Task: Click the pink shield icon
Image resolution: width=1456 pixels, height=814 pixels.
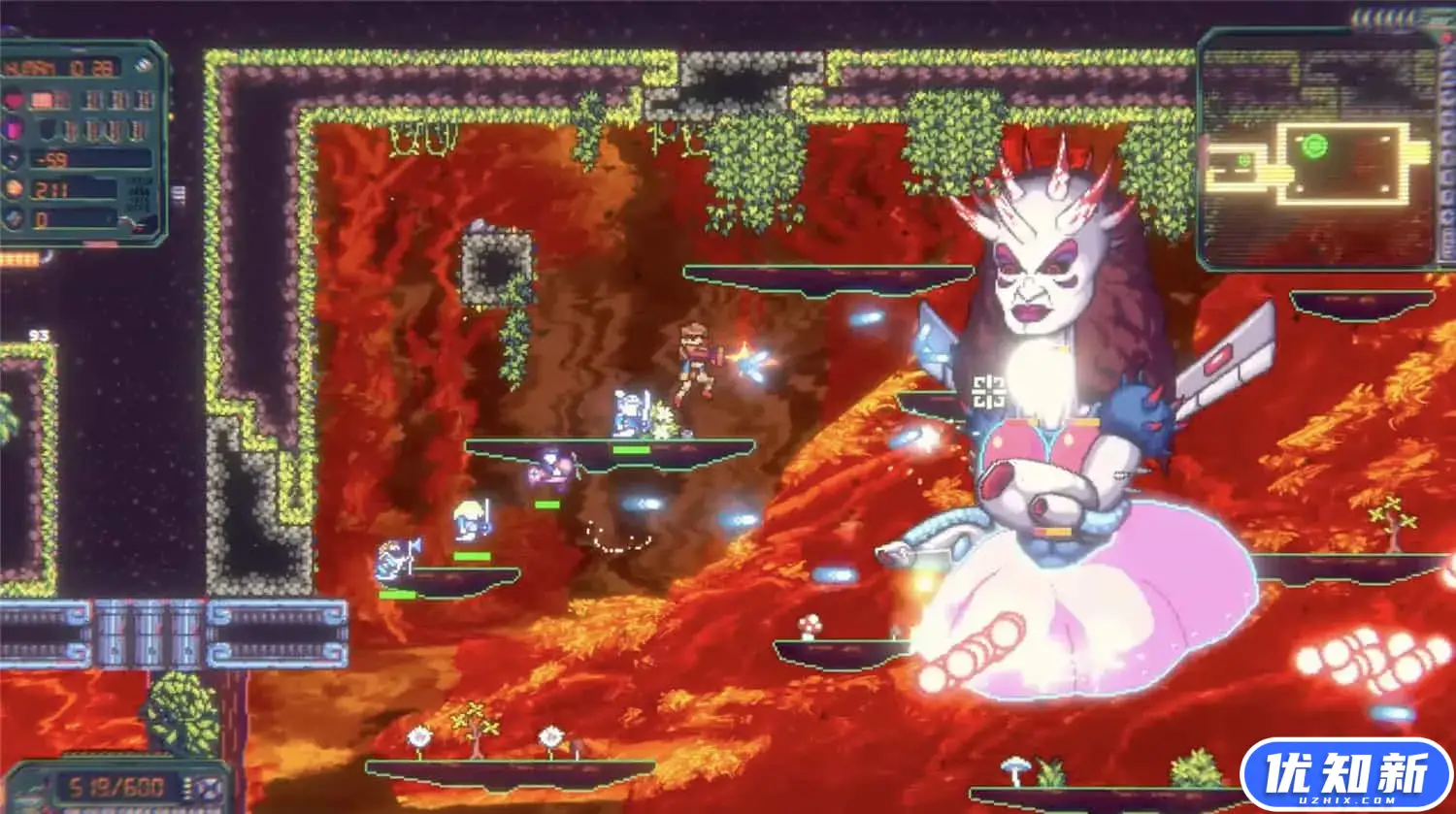Action: pos(14,130)
